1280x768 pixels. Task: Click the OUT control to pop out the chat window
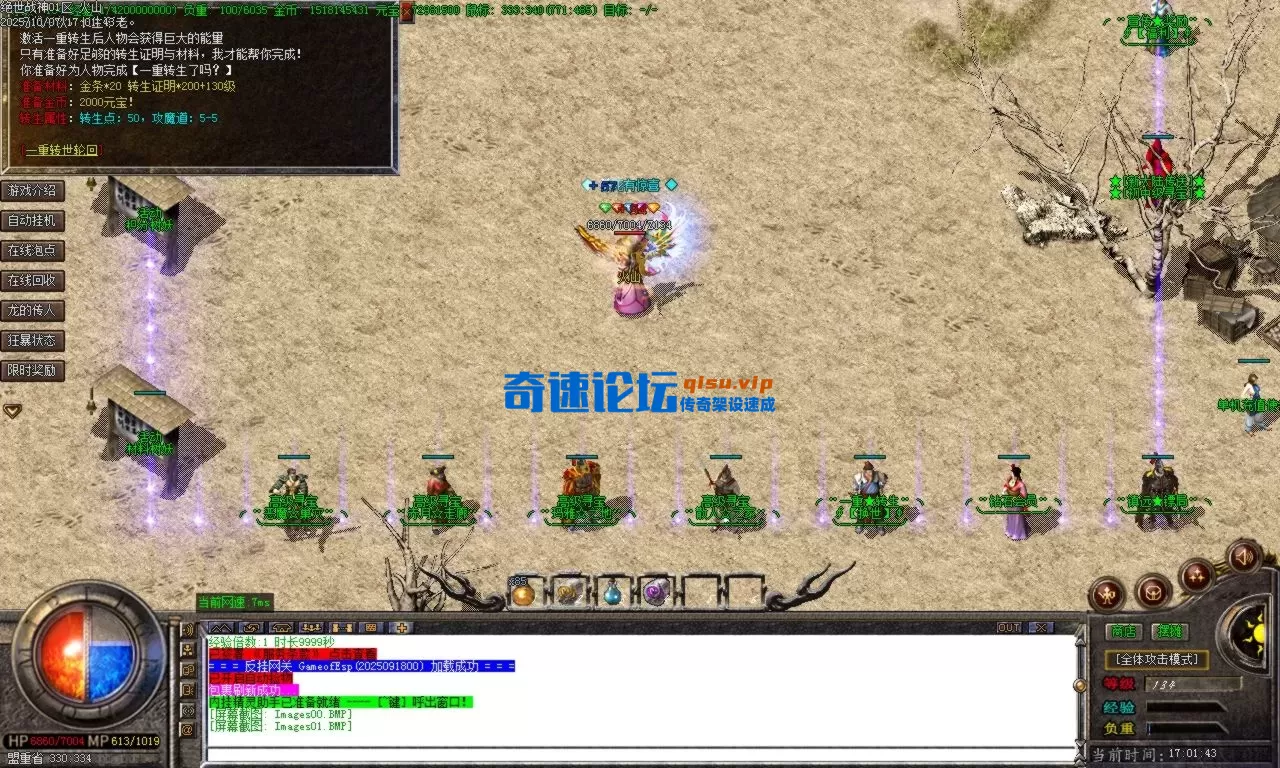pos(1011,627)
